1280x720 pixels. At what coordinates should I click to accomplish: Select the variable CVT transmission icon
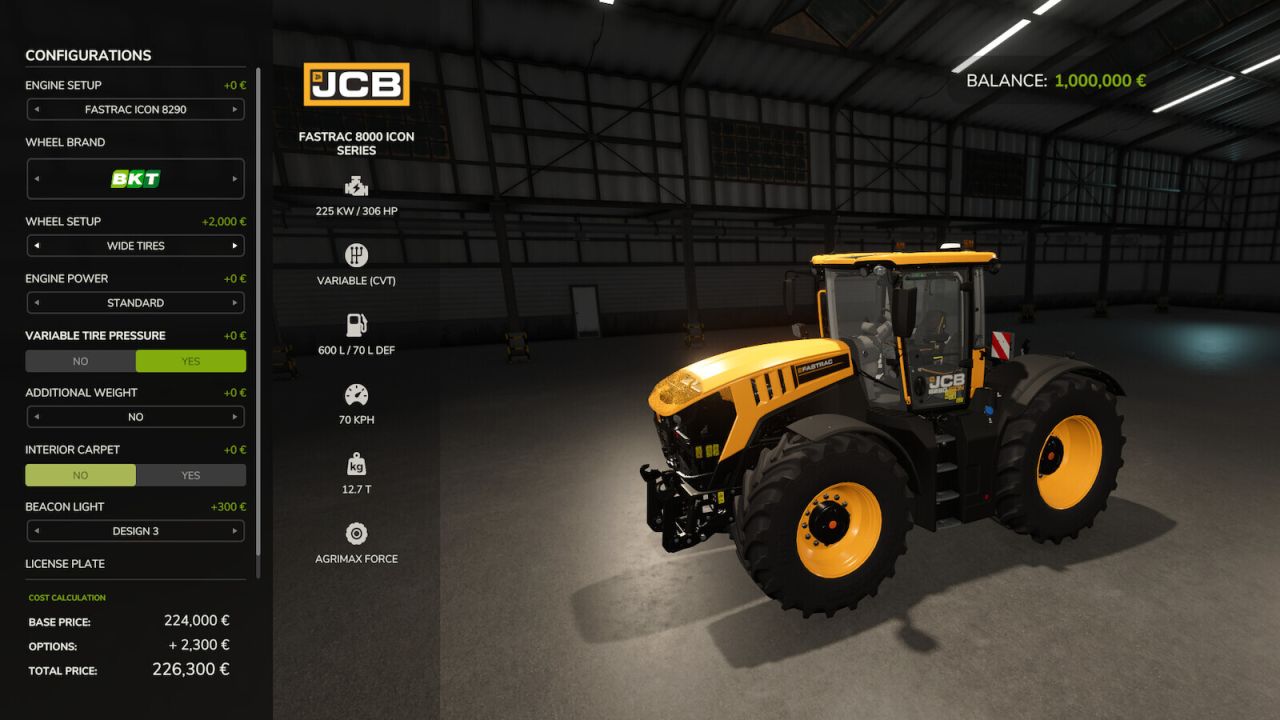pyautogui.click(x=356, y=256)
